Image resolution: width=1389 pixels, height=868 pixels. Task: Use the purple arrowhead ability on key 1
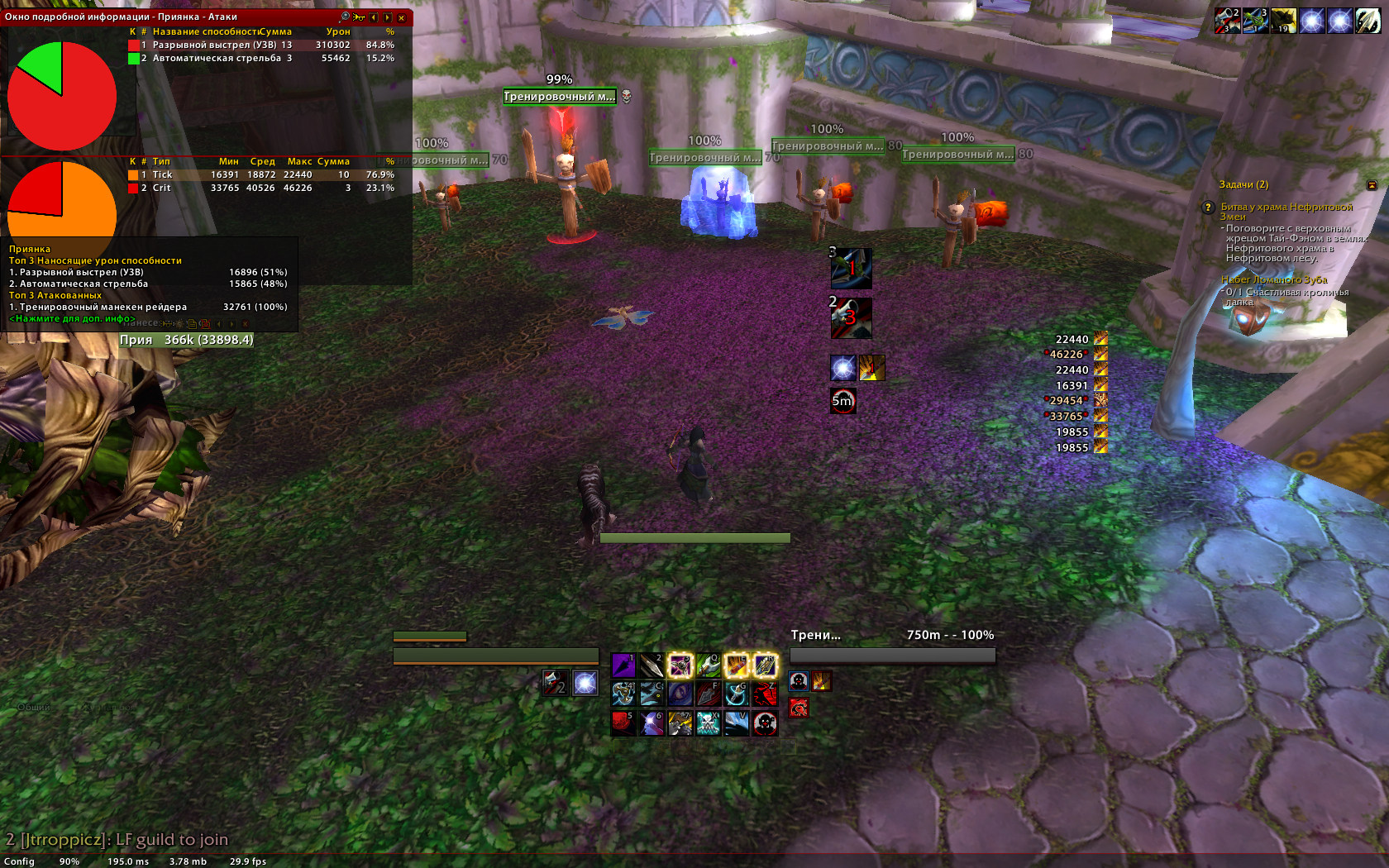pos(623,665)
